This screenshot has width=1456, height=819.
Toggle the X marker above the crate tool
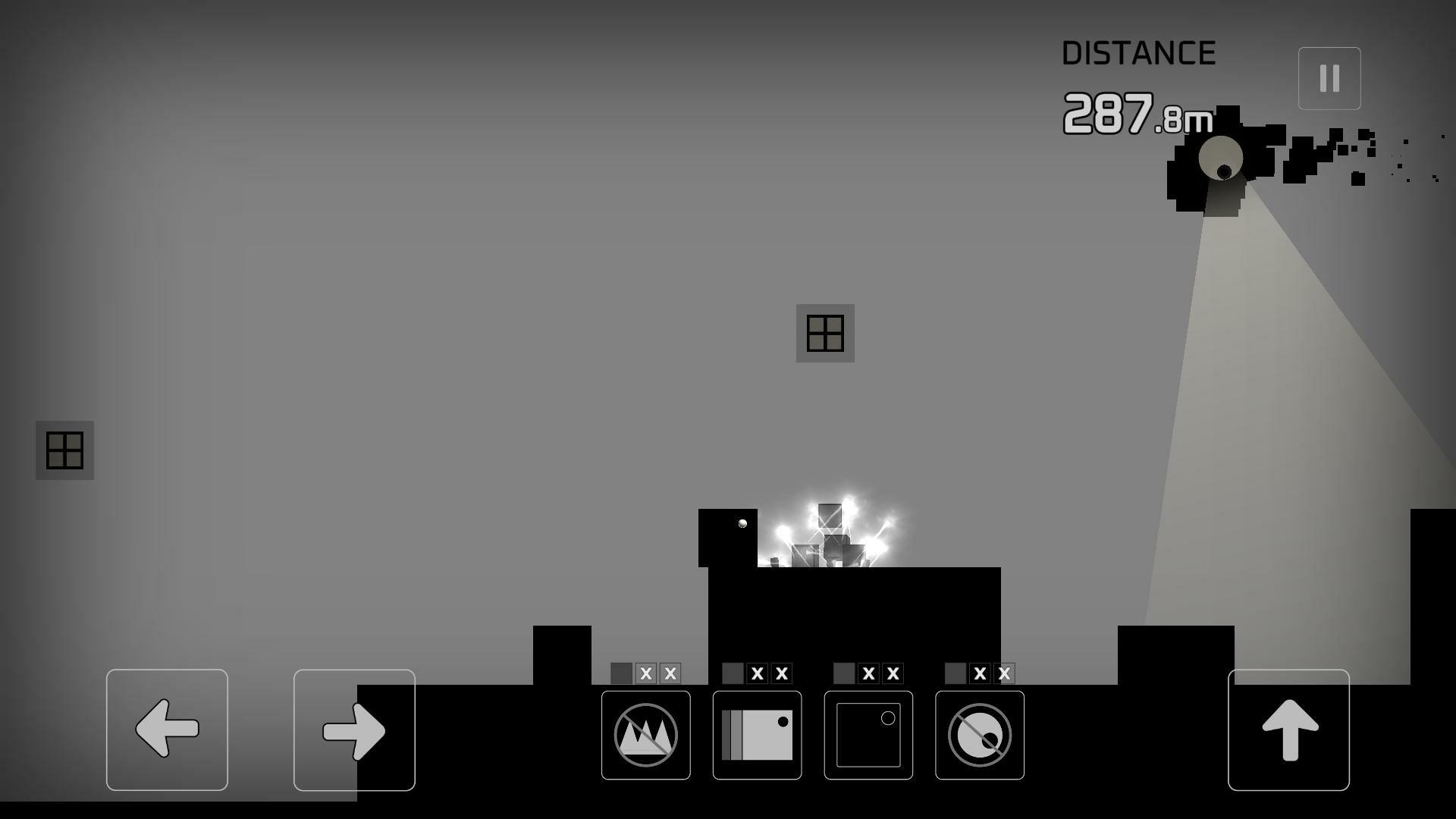pyautogui.click(x=870, y=672)
